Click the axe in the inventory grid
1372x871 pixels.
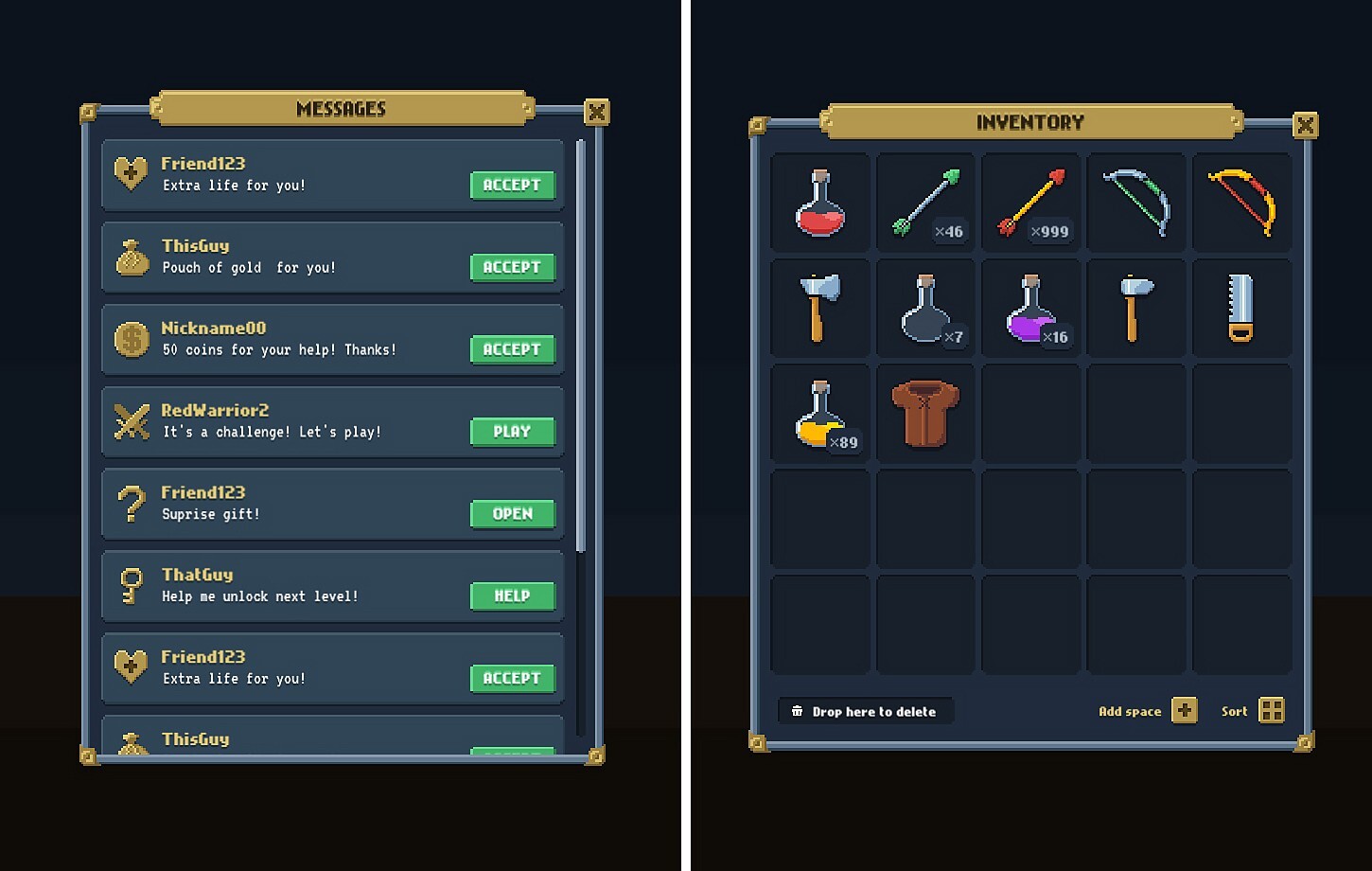[819, 308]
